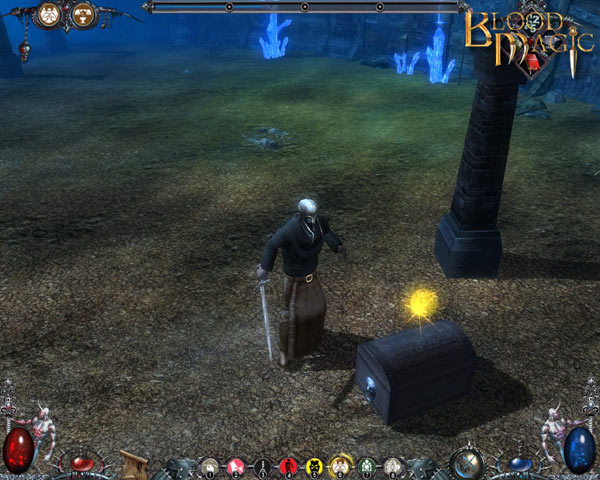
Task: Use the small red potion orb
Action: coord(82,463)
